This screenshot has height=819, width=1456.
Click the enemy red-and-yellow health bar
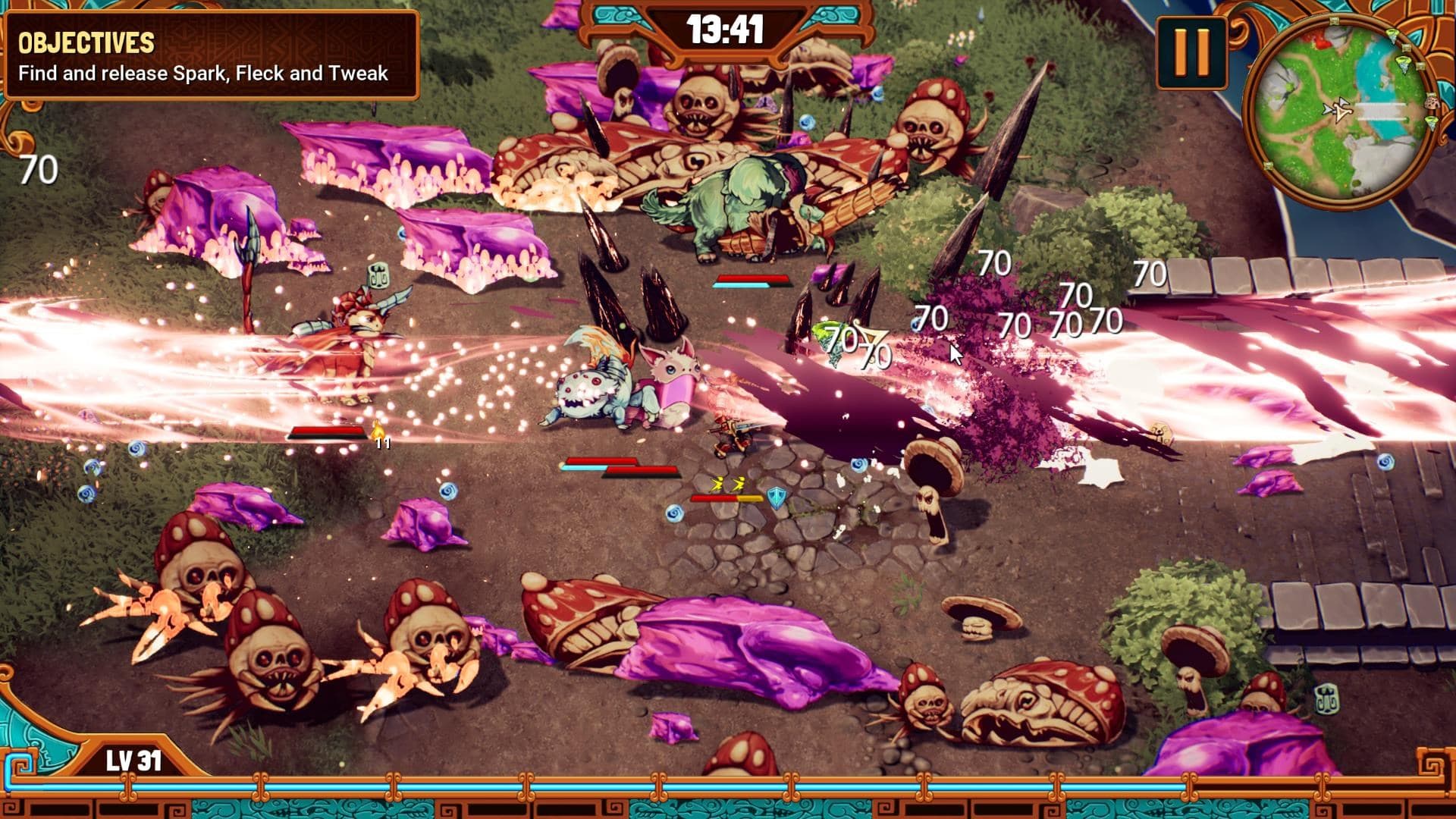[727, 498]
